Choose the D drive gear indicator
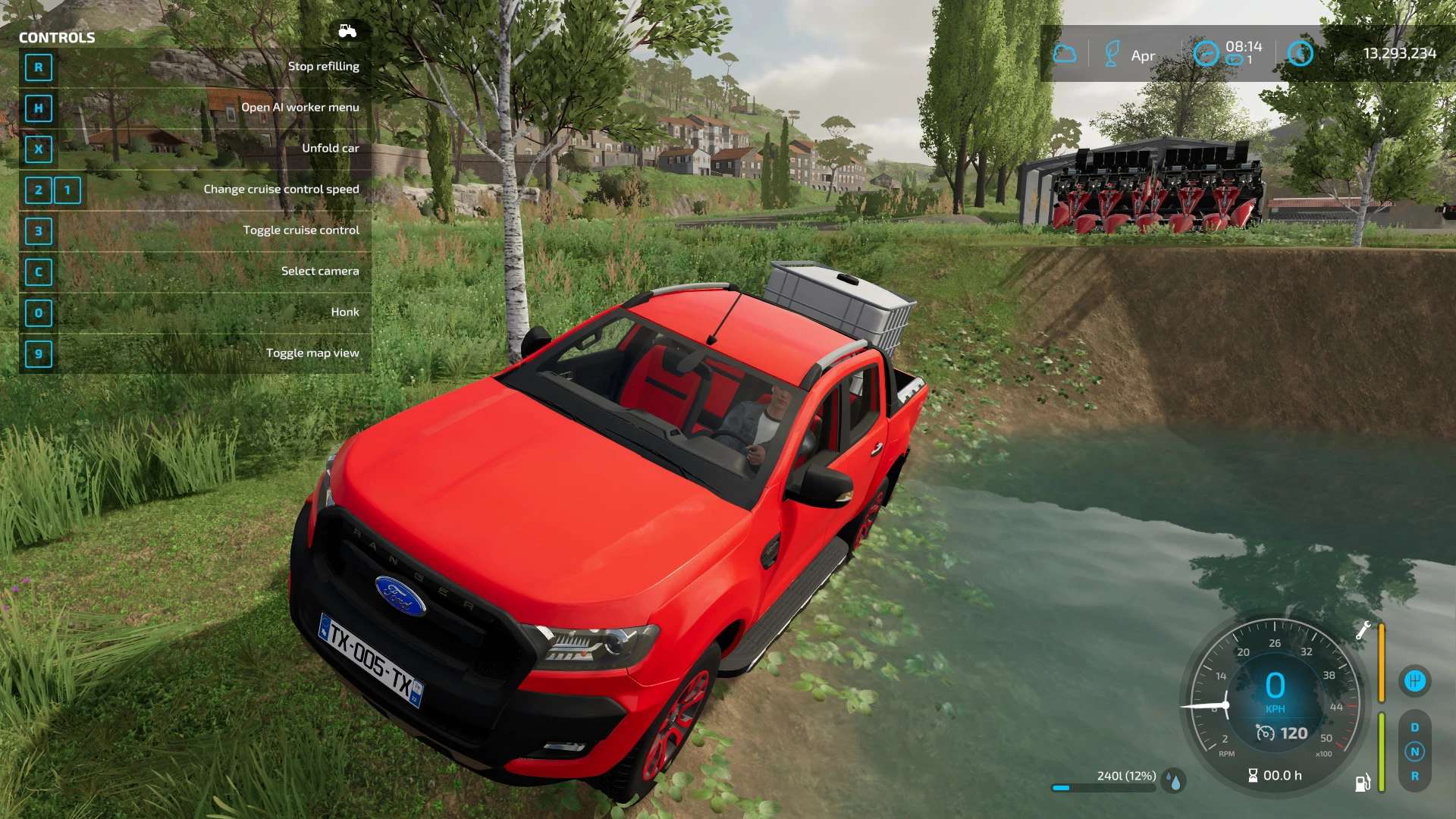This screenshot has width=1456, height=819. click(x=1414, y=727)
